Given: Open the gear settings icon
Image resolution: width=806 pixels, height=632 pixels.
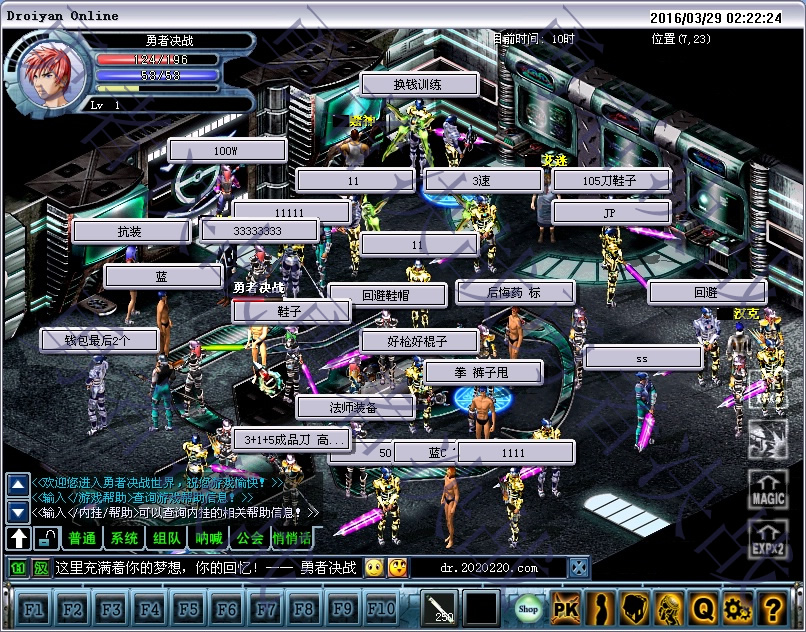Looking at the screenshot, I should click(x=737, y=607).
